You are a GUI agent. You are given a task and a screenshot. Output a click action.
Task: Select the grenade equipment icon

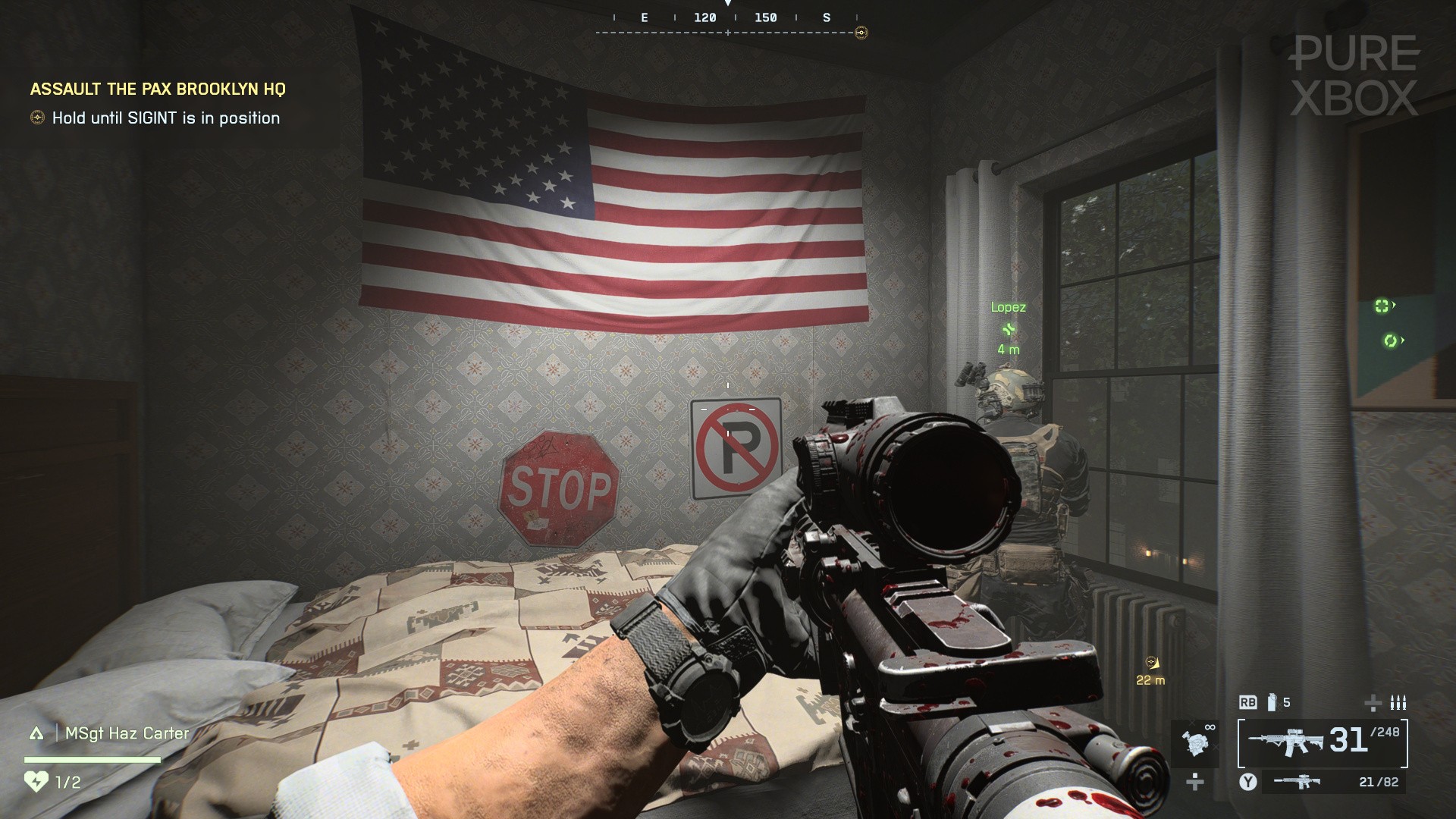(1272, 702)
